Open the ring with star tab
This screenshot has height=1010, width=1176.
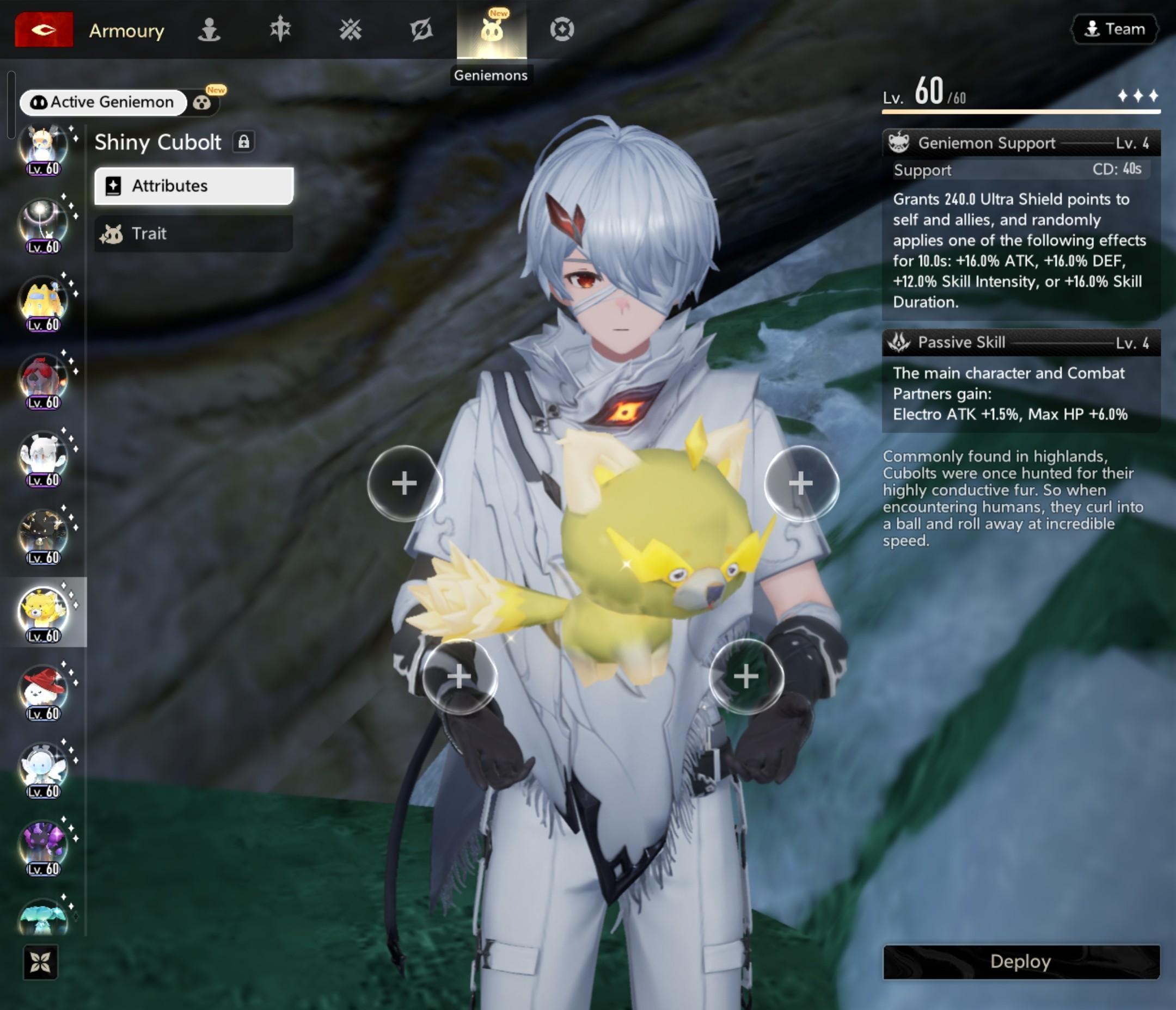[562, 29]
